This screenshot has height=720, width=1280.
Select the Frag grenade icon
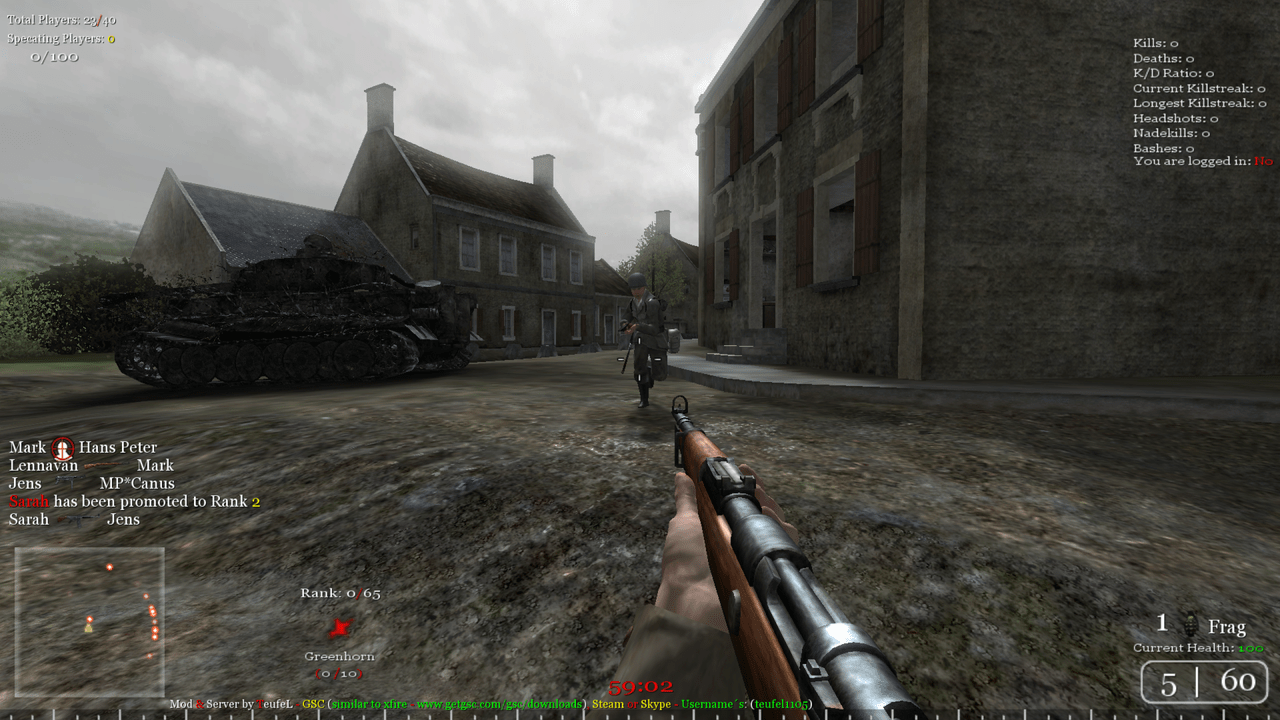[x=1190, y=626]
